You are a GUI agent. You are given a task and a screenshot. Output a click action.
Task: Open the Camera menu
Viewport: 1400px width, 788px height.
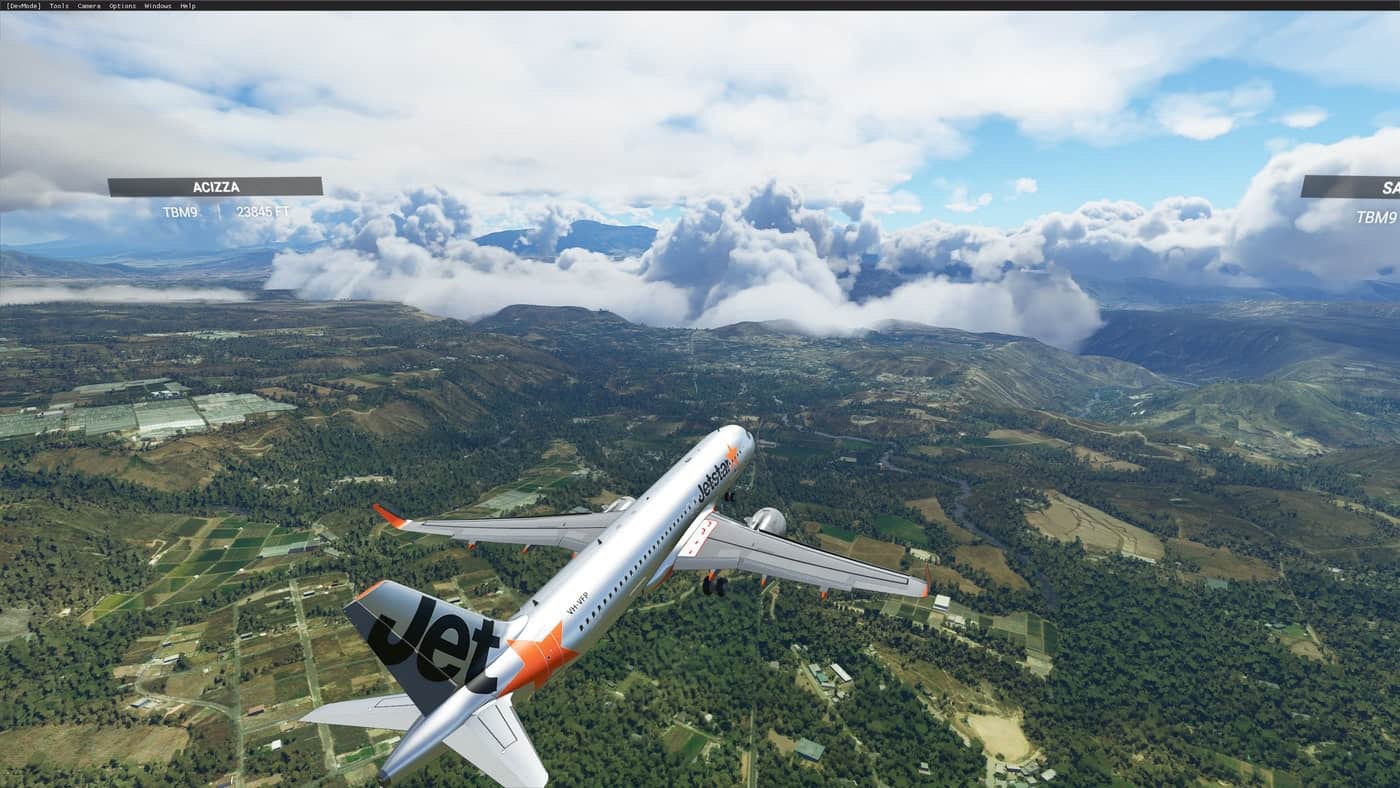[89, 6]
